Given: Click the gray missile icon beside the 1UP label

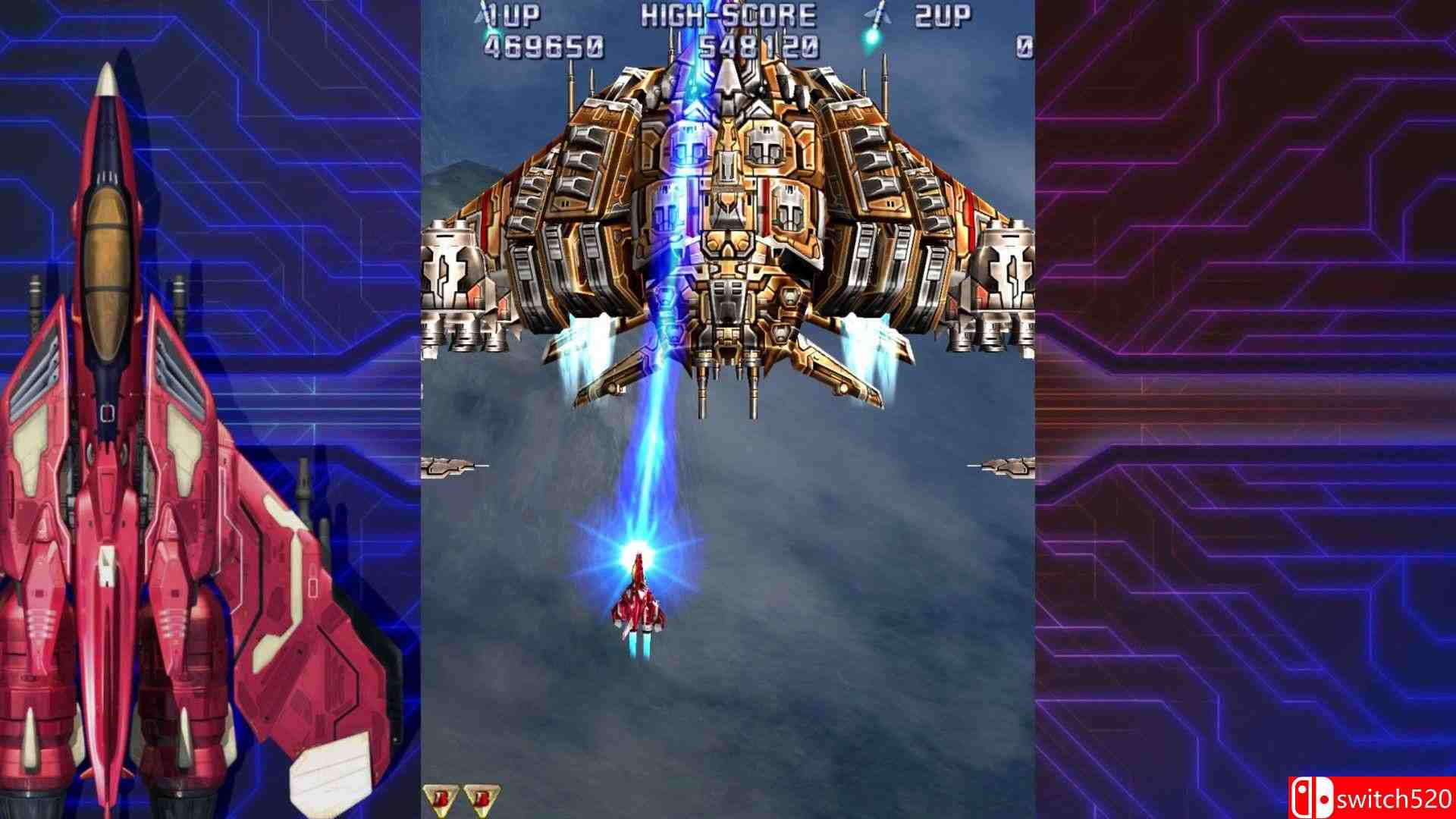Looking at the screenshot, I should [x=479, y=17].
